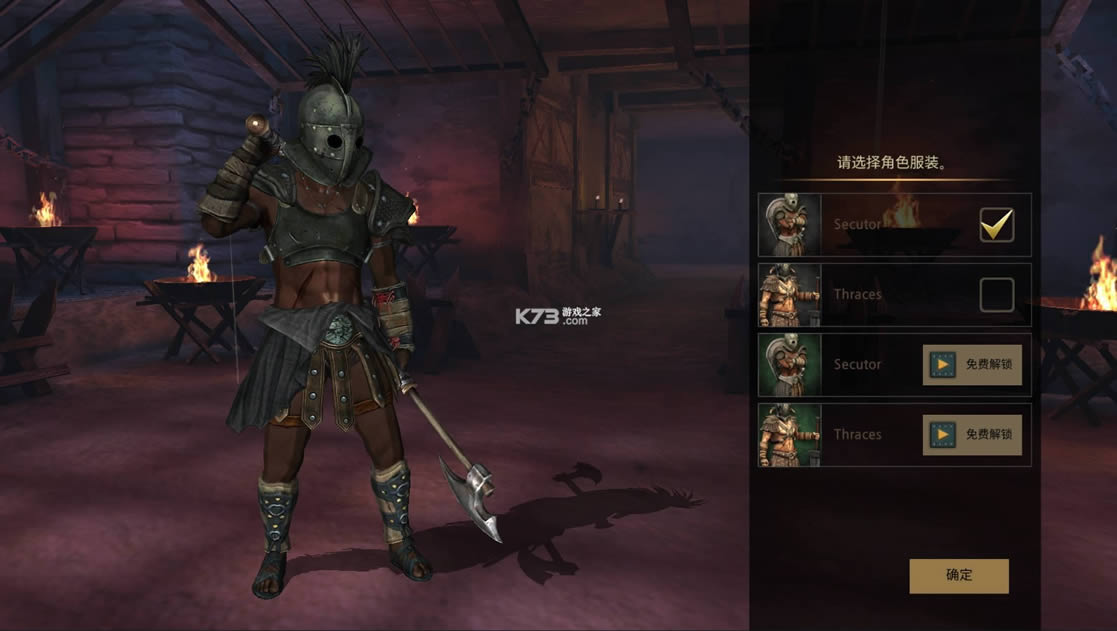Unlock the locked Secutor costume for free
Viewport: 1117px width, 631px height.
(972, 365)
